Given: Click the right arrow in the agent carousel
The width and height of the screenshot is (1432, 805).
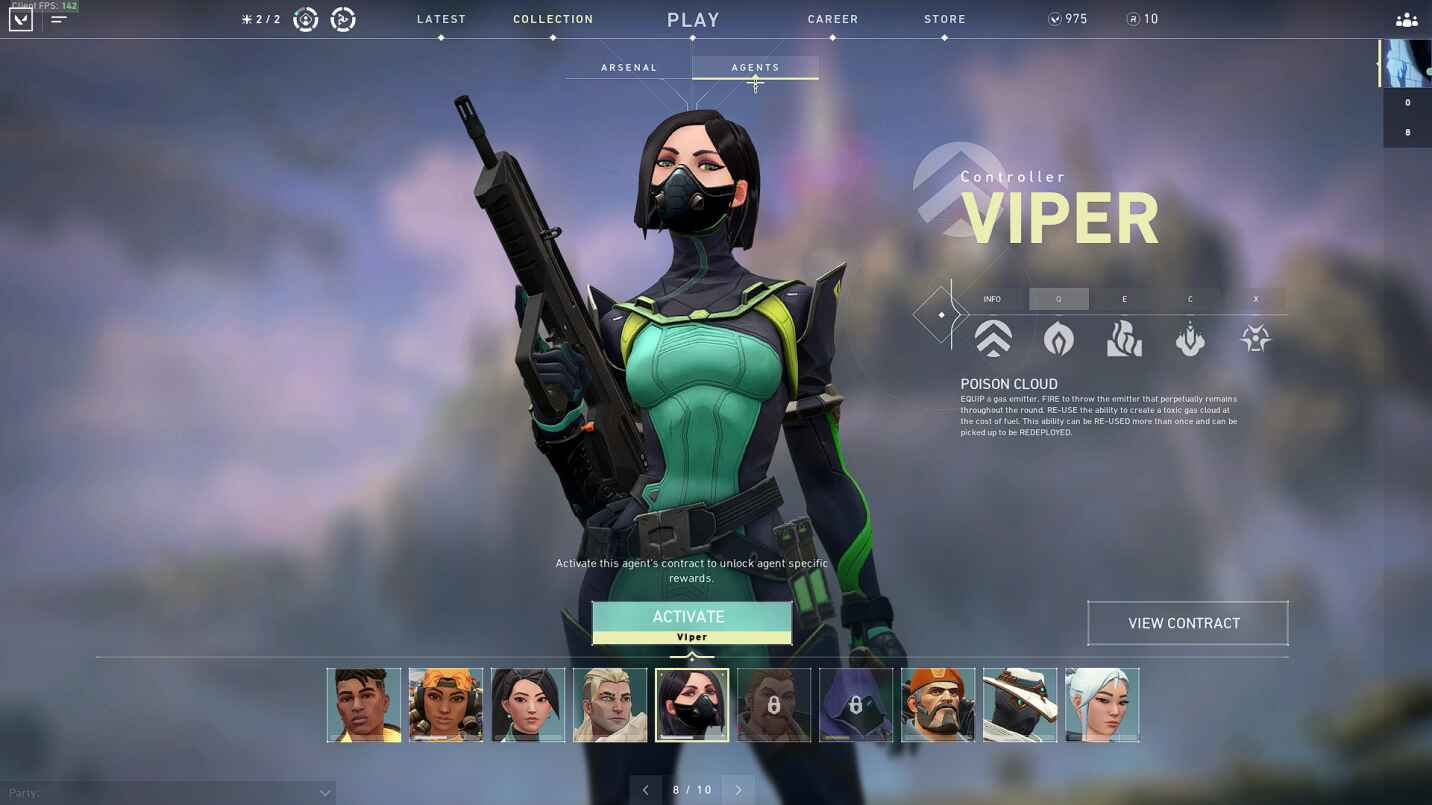Looking at the screenshot, I should coord(738,789).
